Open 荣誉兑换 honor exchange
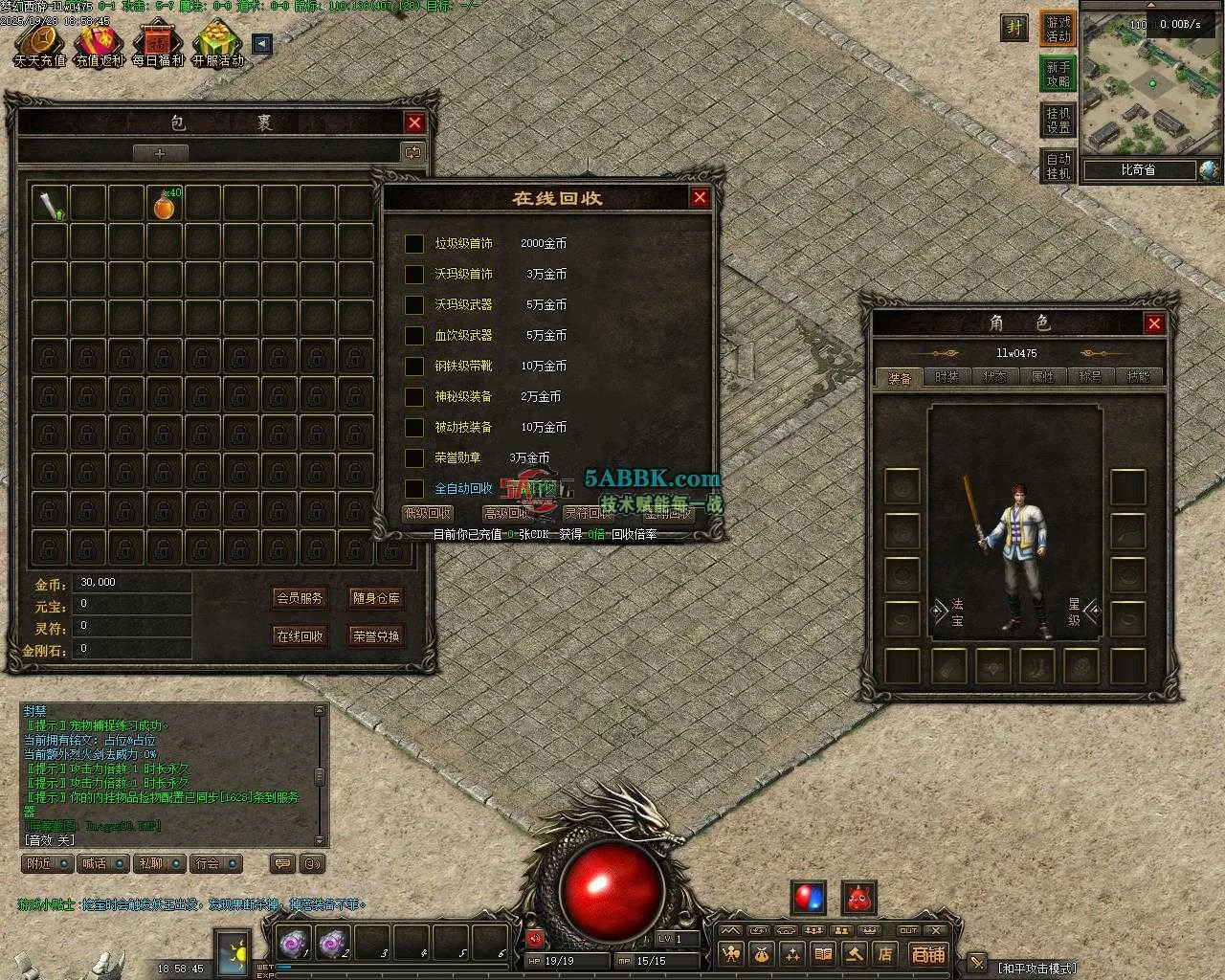 point(376,635)
